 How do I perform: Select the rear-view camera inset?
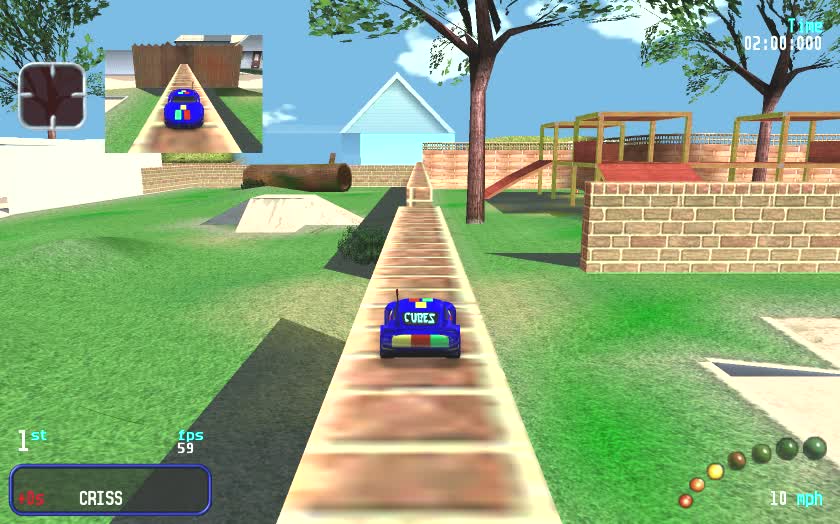pos(184,95)
